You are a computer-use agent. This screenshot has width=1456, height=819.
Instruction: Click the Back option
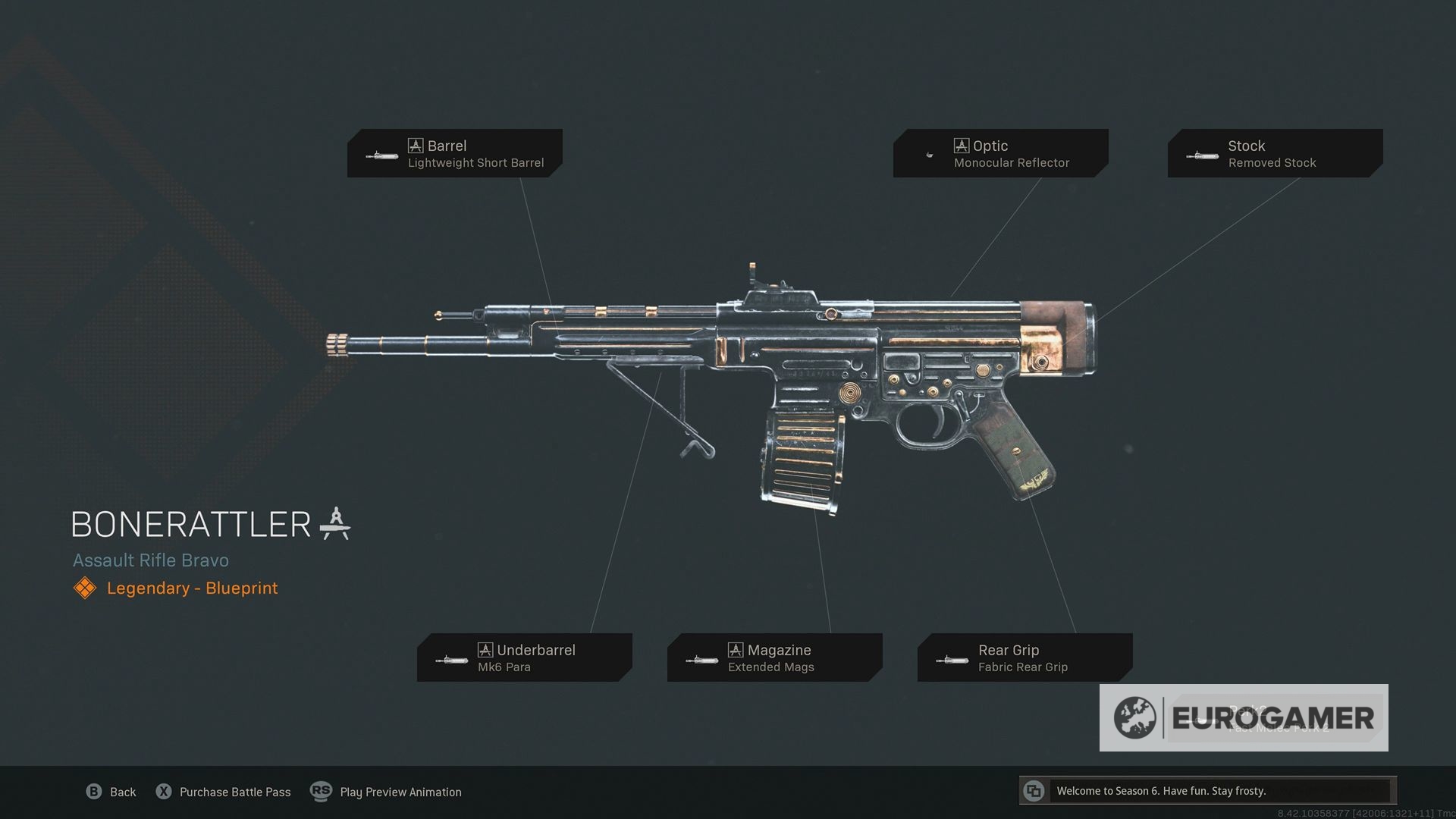point(111,792)
